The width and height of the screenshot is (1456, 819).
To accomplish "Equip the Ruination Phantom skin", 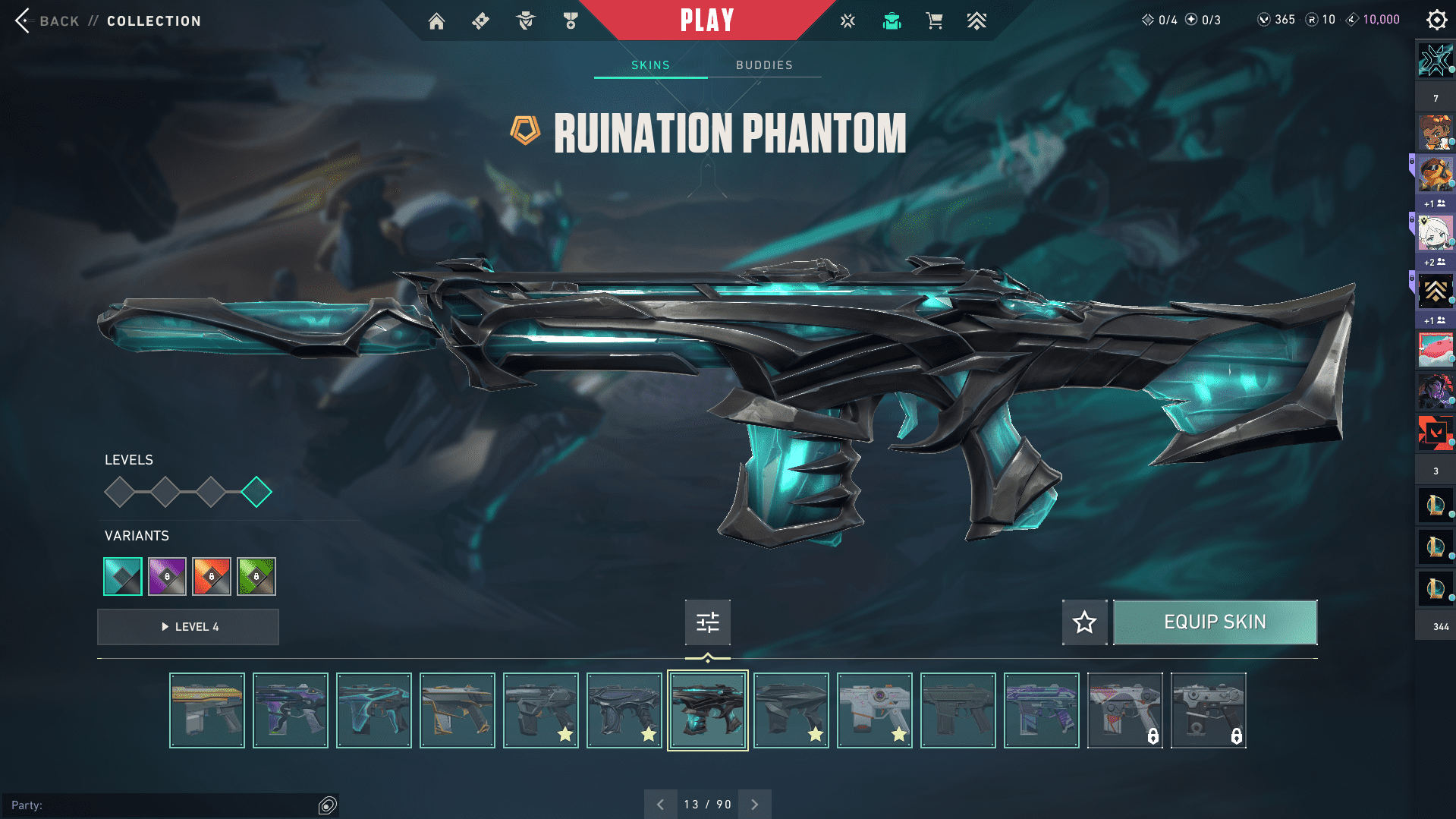I will coord(1215,622).
